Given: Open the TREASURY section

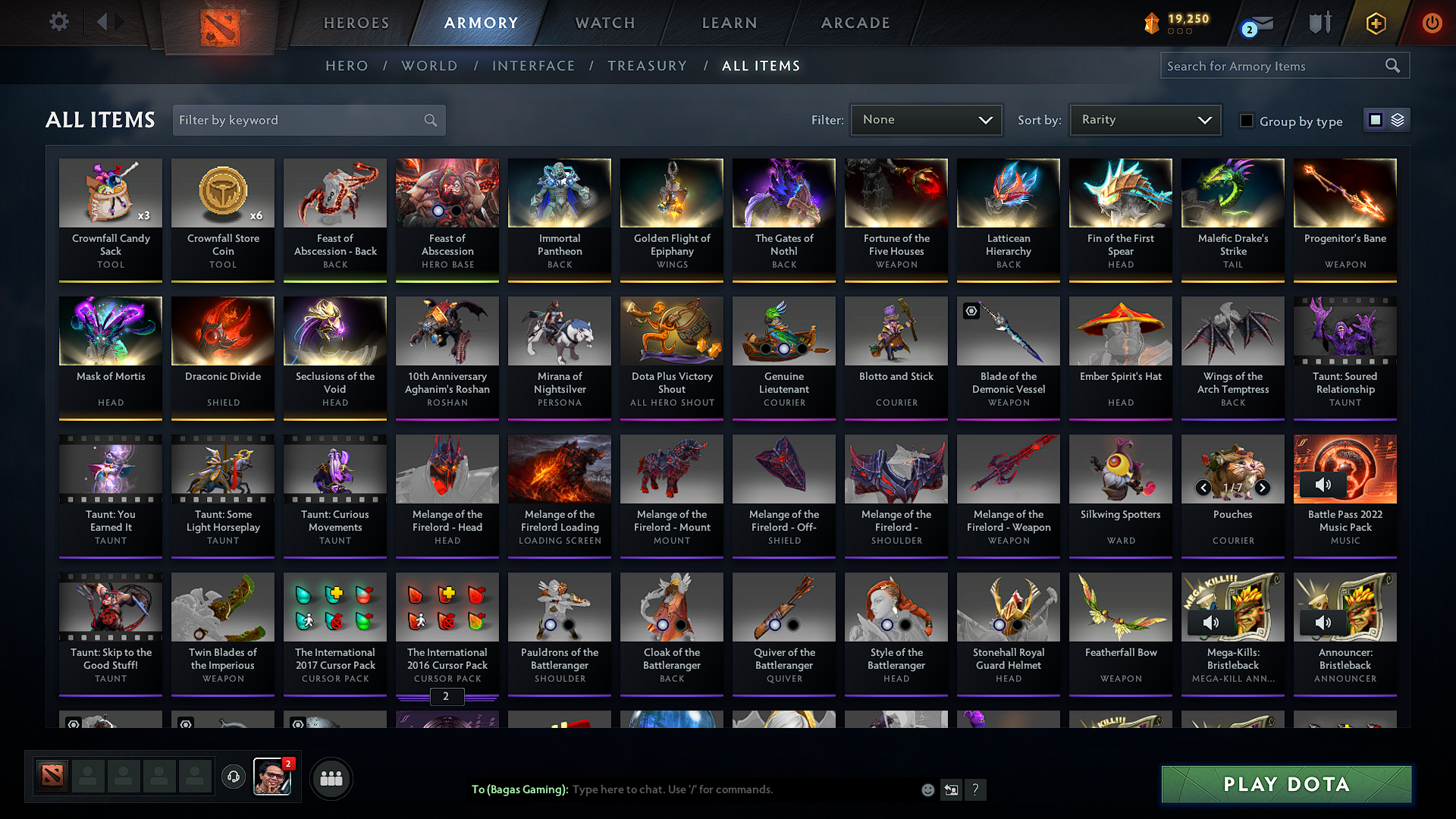Looking at the screenshot, I should [648, 66].
